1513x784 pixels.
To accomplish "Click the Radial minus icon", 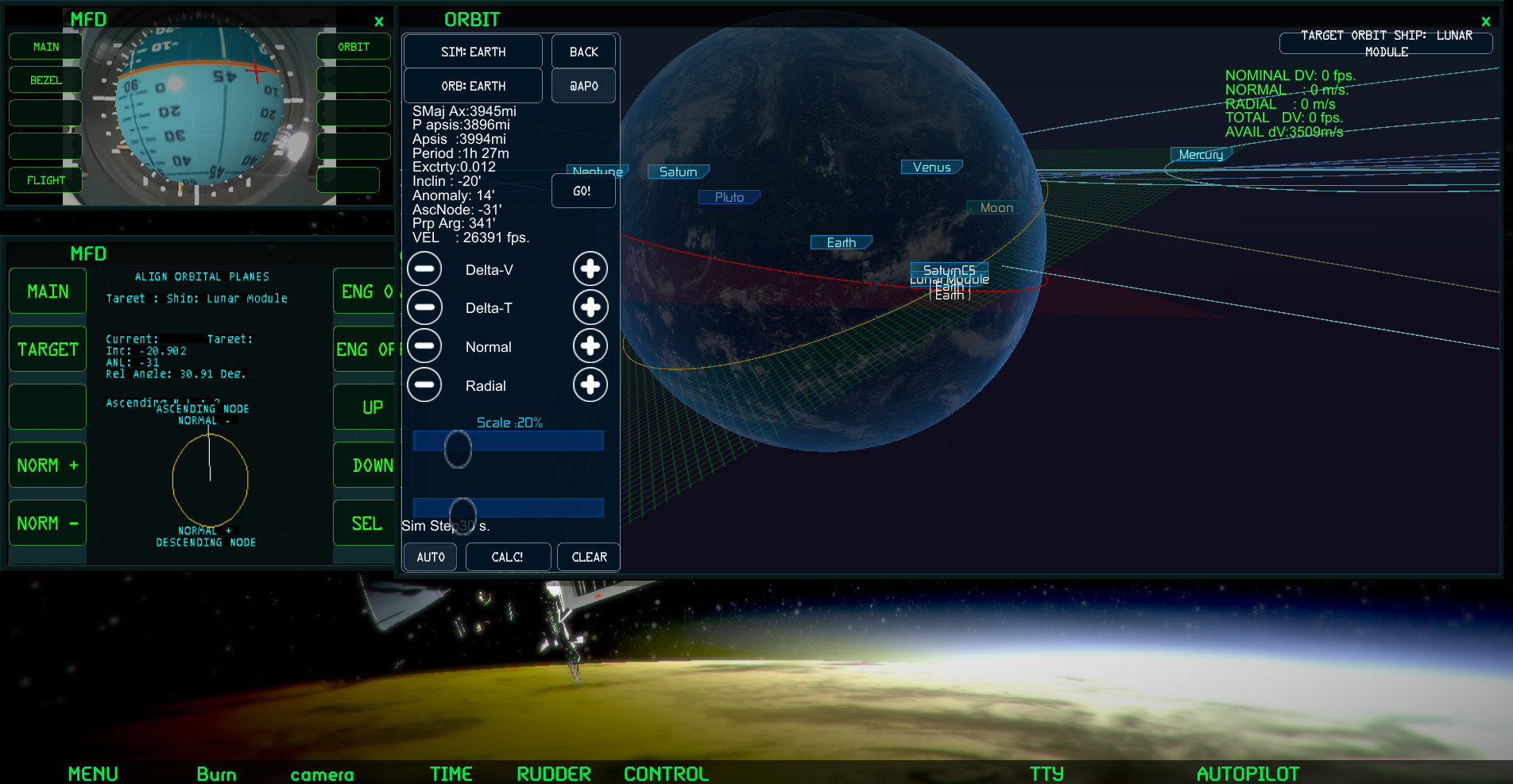I will coord(424,384).
